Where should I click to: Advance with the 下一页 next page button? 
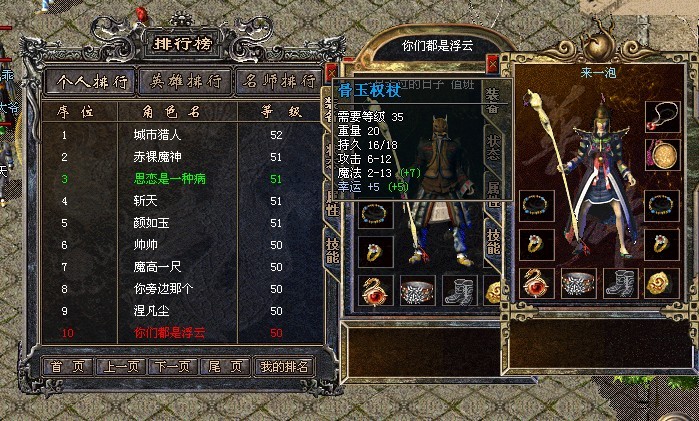[x=172, y=366]
